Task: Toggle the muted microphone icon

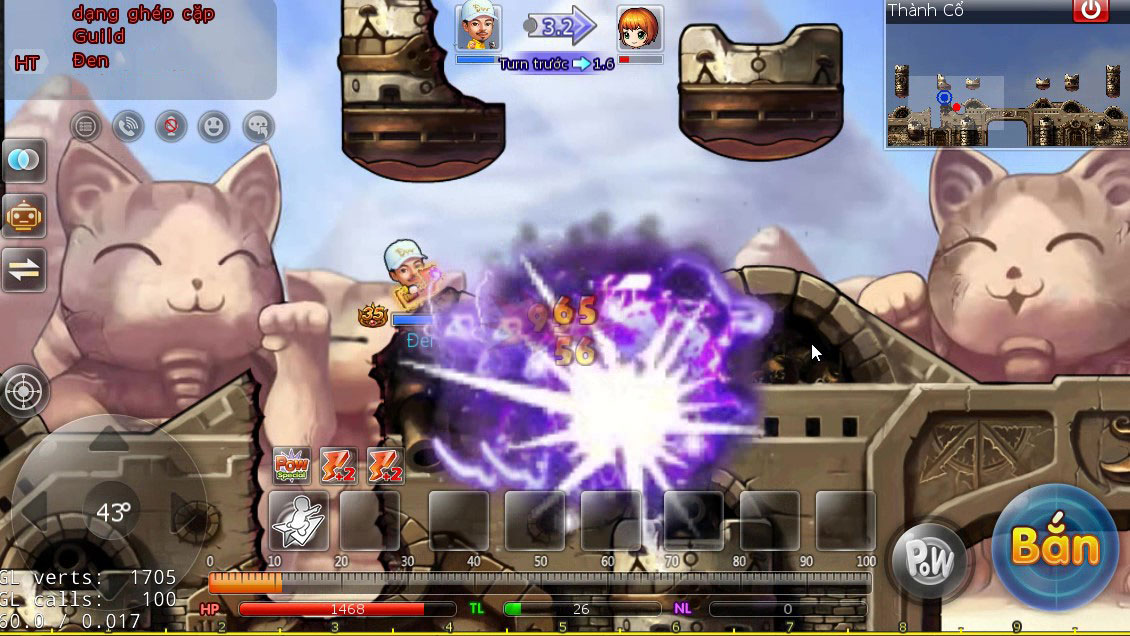Action: tap(171, 127)
